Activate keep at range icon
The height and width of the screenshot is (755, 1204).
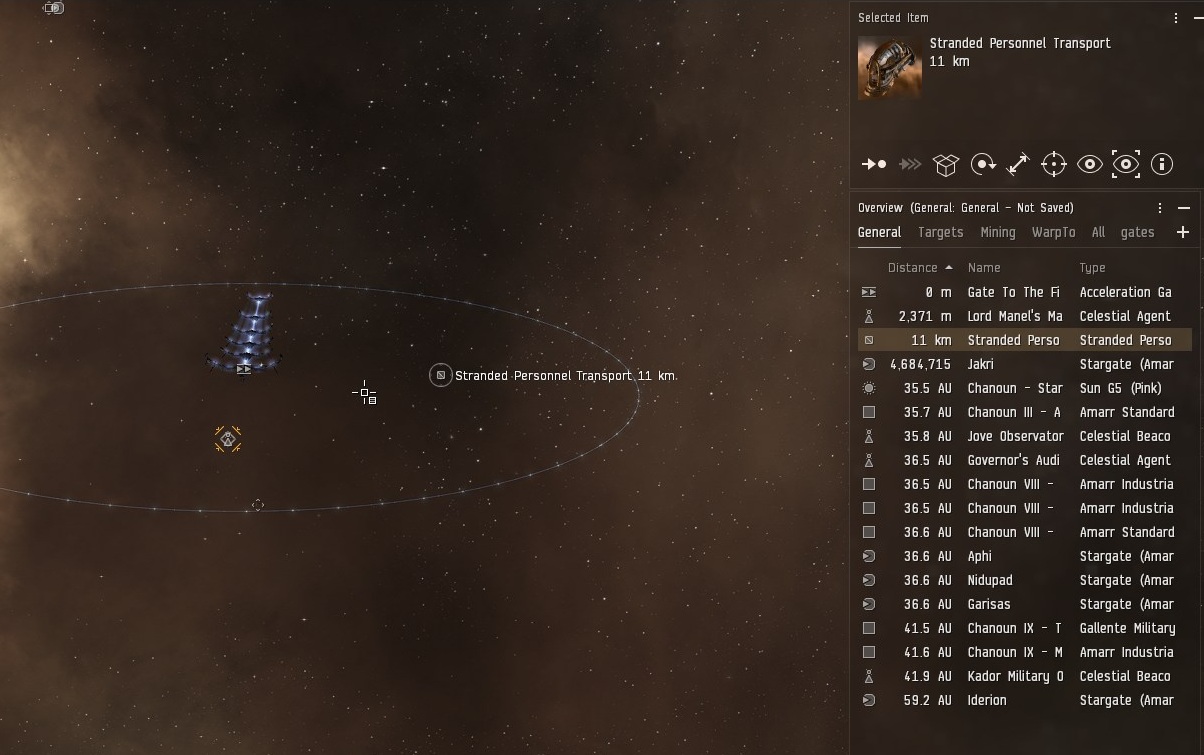click(1018, 164)
